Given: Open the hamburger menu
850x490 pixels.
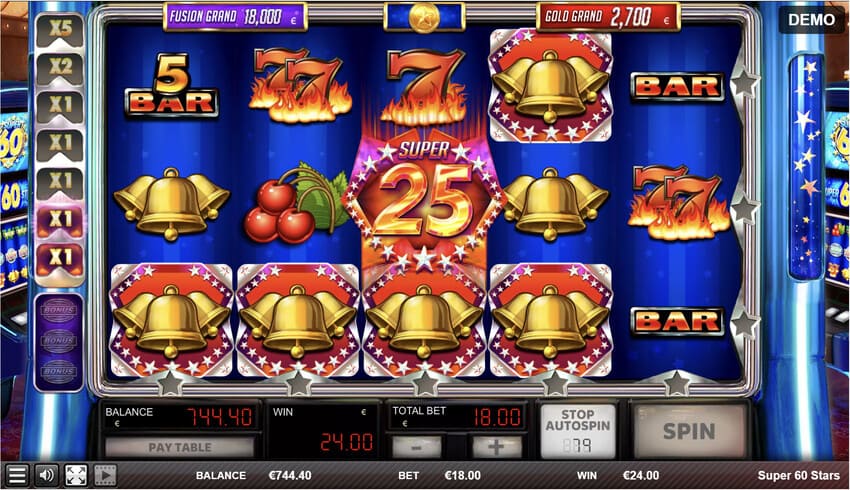Looking at the screenshot, I should (x=16, y=475).
